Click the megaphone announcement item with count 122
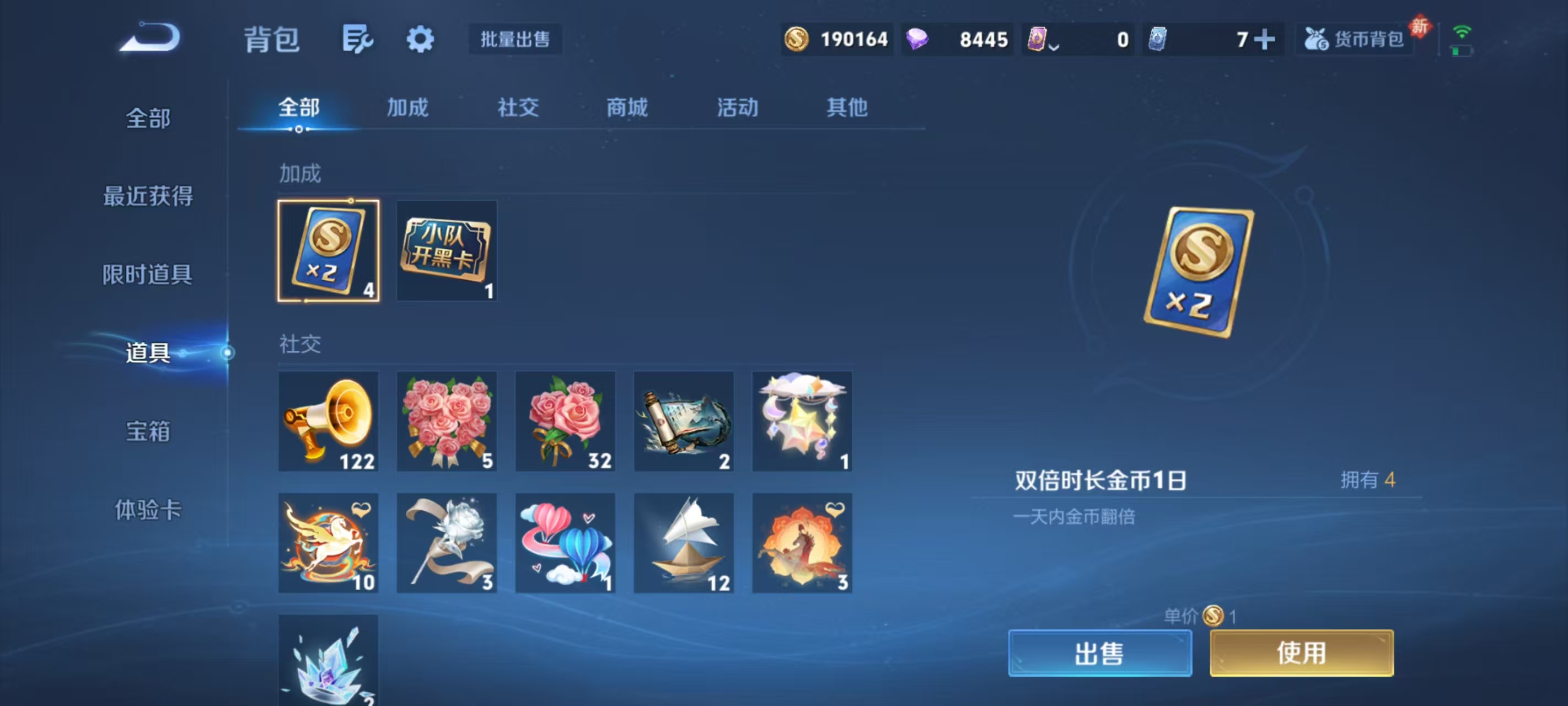1568x706 pixels. (x=327, y=420)
